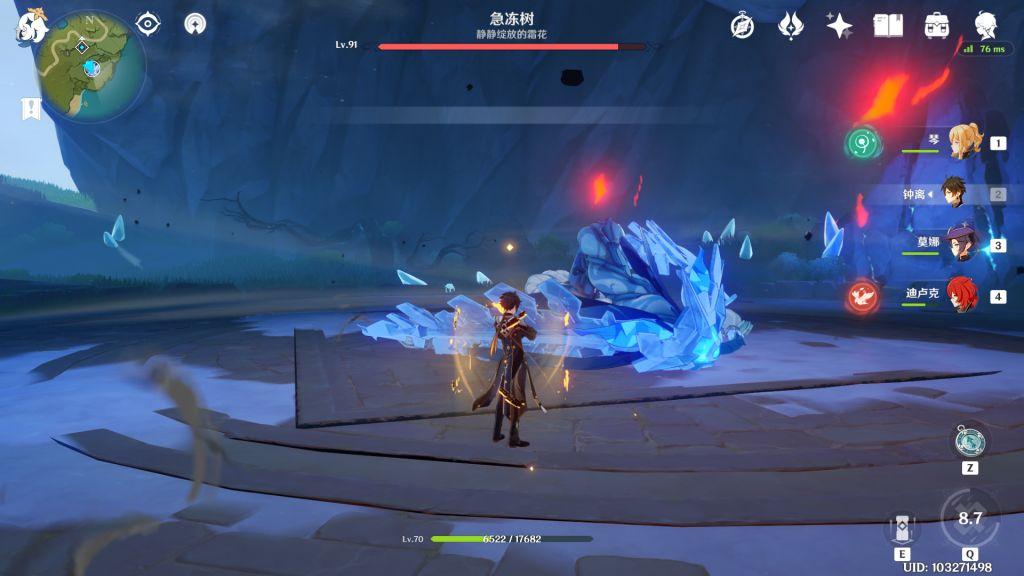This screenshot has width=1024, height=576.
Task: Select party member 钟离
Action: [963, 194]
